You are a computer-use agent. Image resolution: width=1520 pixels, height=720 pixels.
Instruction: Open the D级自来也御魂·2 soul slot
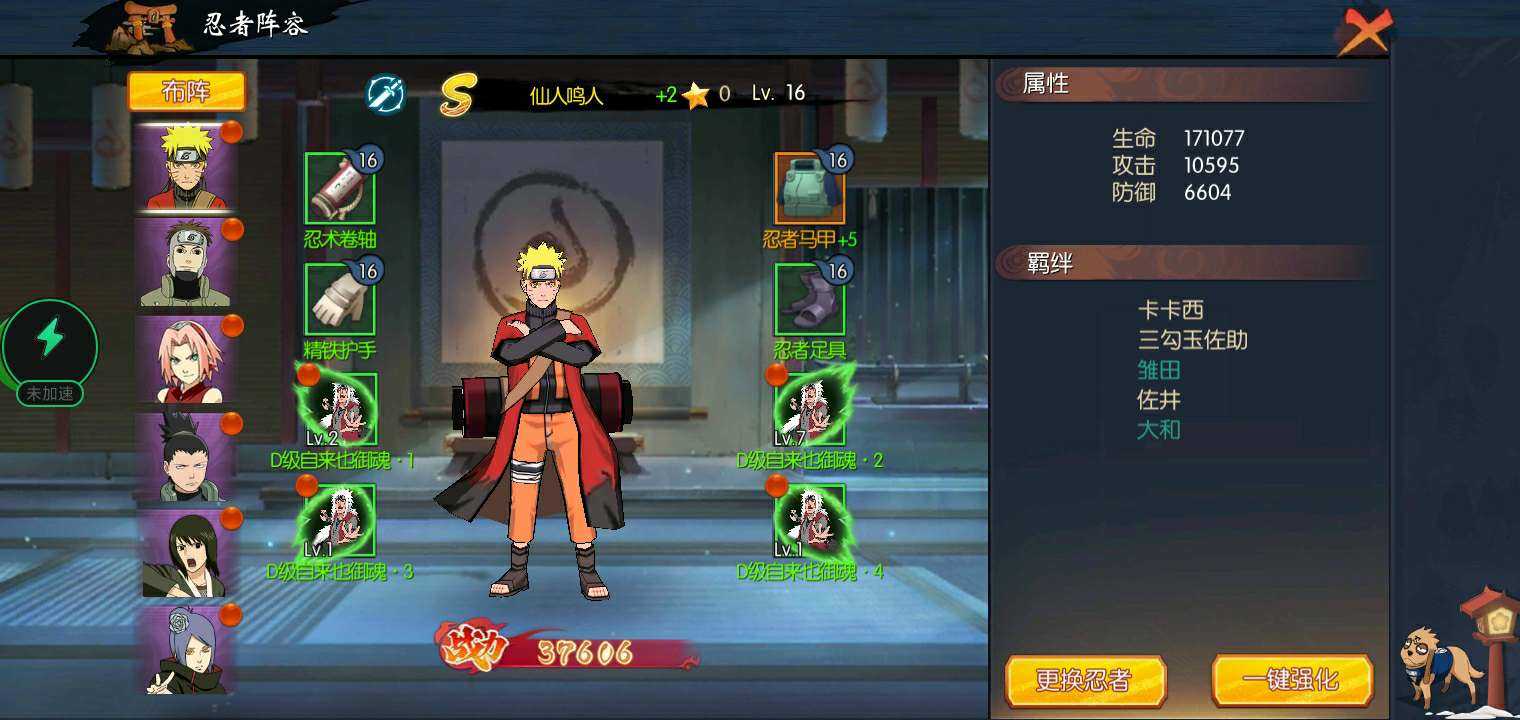(810, 409)
